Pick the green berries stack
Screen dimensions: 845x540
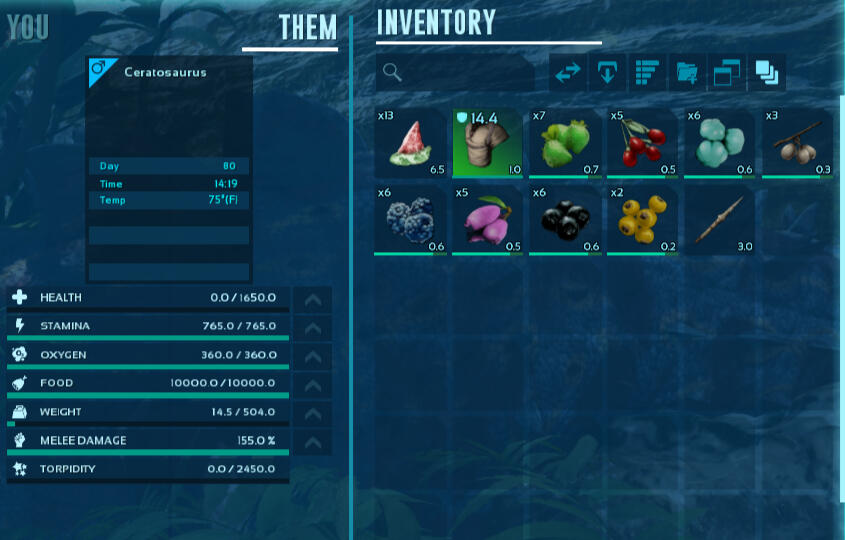click(565, 143)
